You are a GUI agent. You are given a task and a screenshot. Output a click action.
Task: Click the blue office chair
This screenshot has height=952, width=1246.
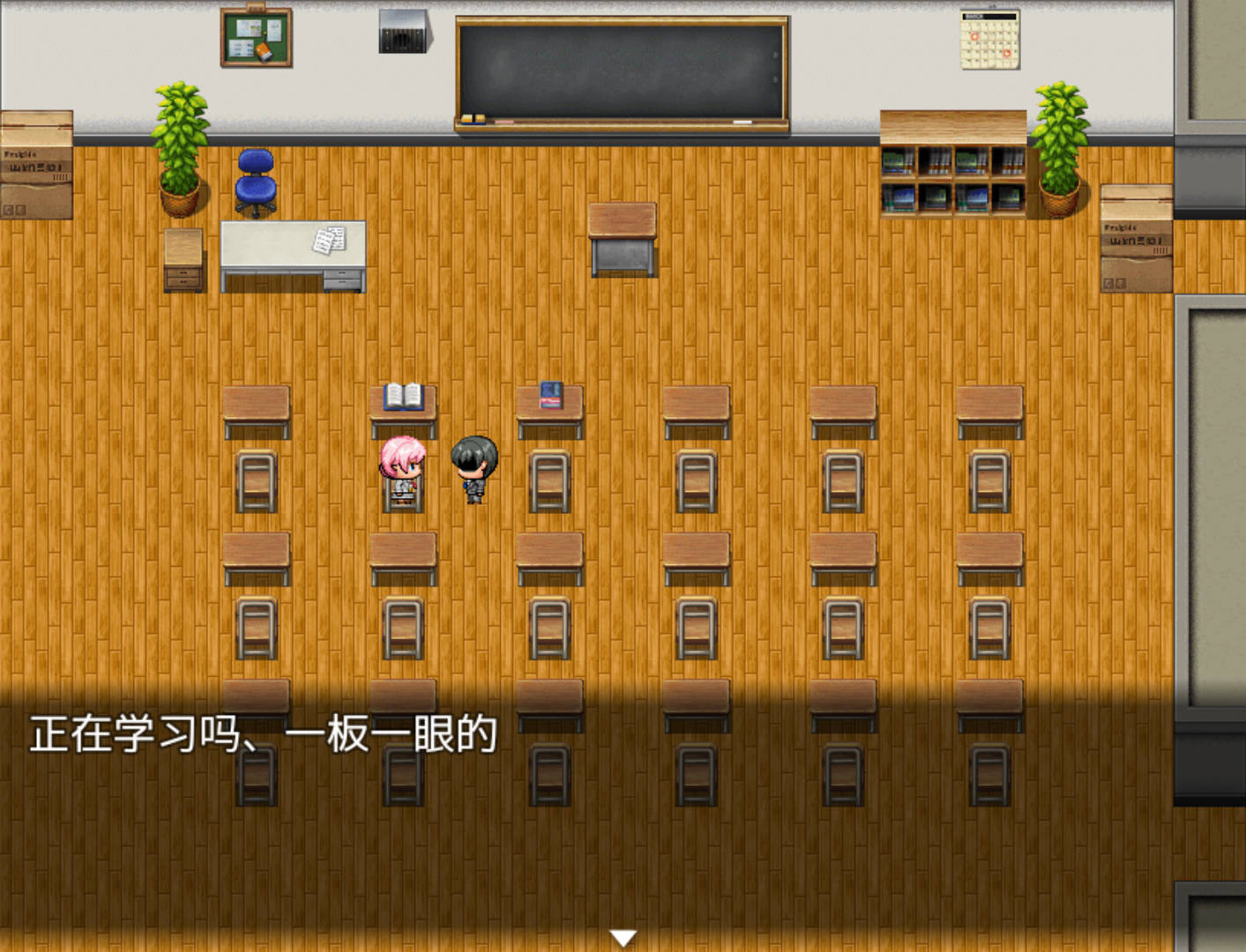(254, 181)
